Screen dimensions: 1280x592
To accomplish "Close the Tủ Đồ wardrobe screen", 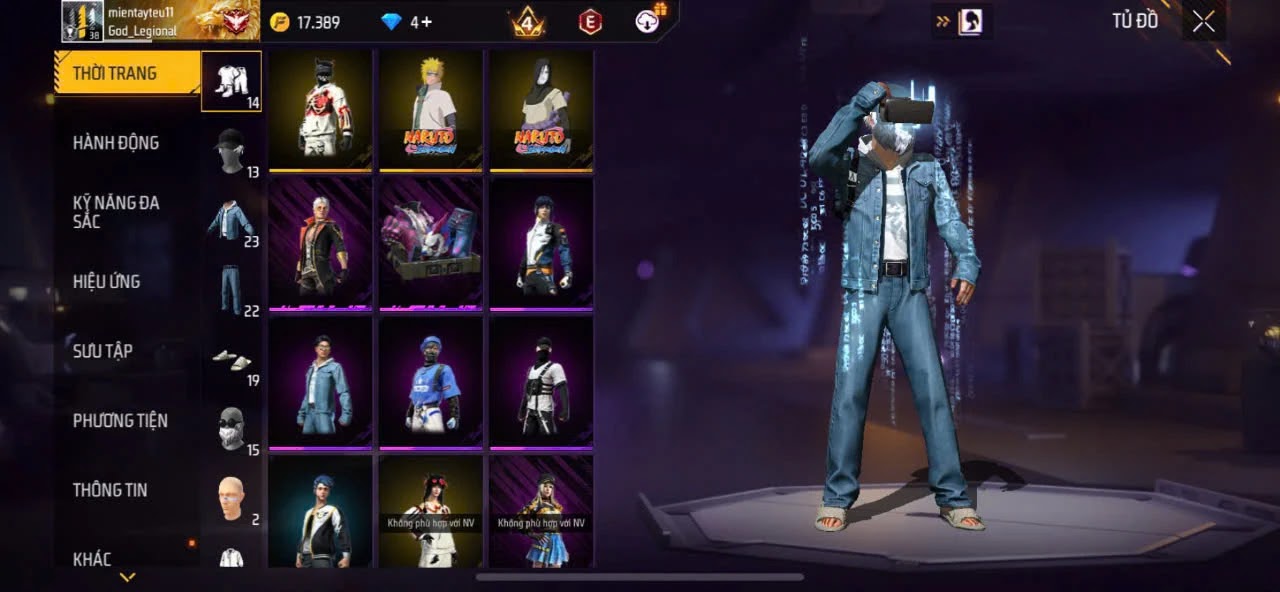I will point(1203,22).
